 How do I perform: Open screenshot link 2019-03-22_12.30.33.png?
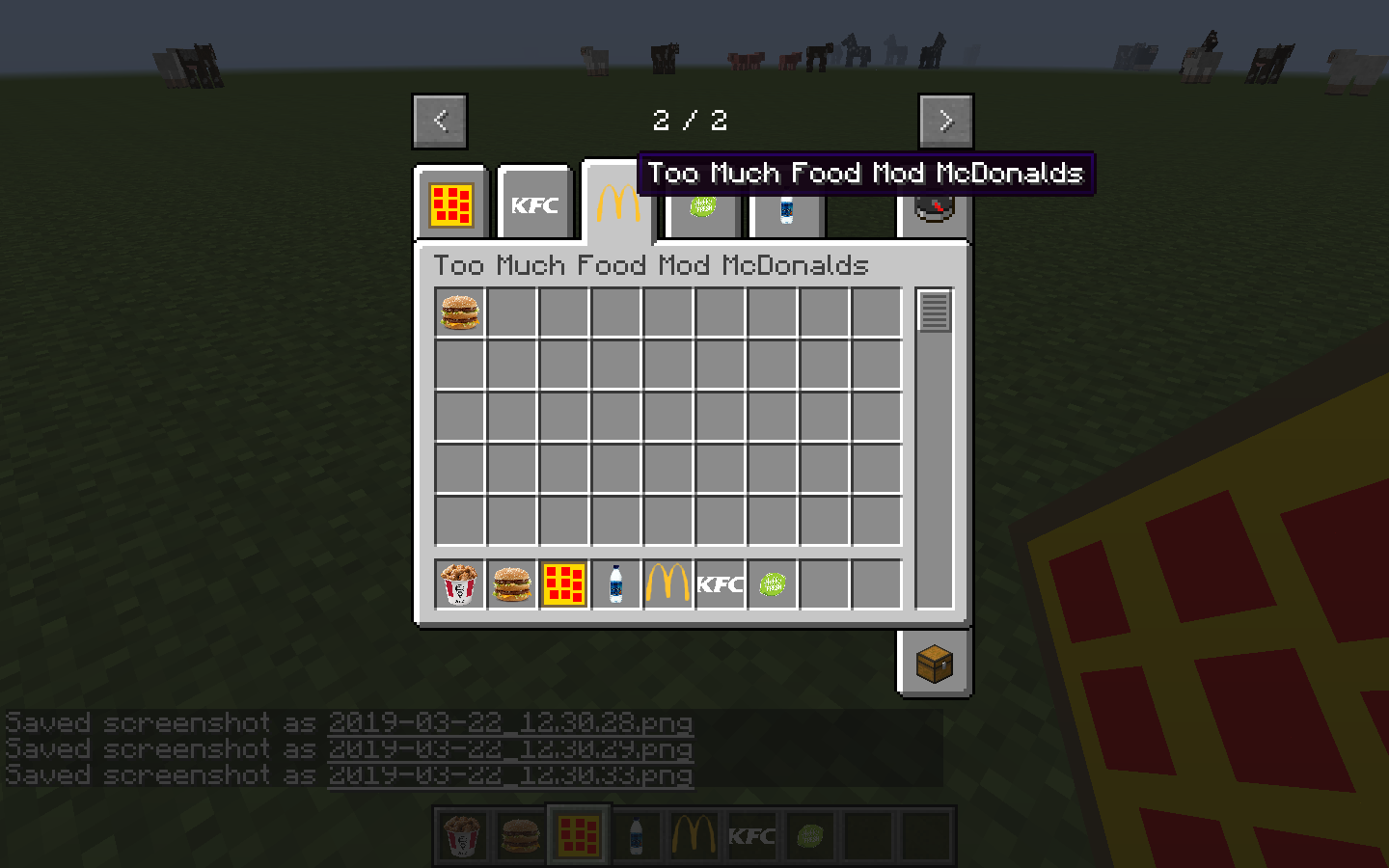[x=511, y=774]
